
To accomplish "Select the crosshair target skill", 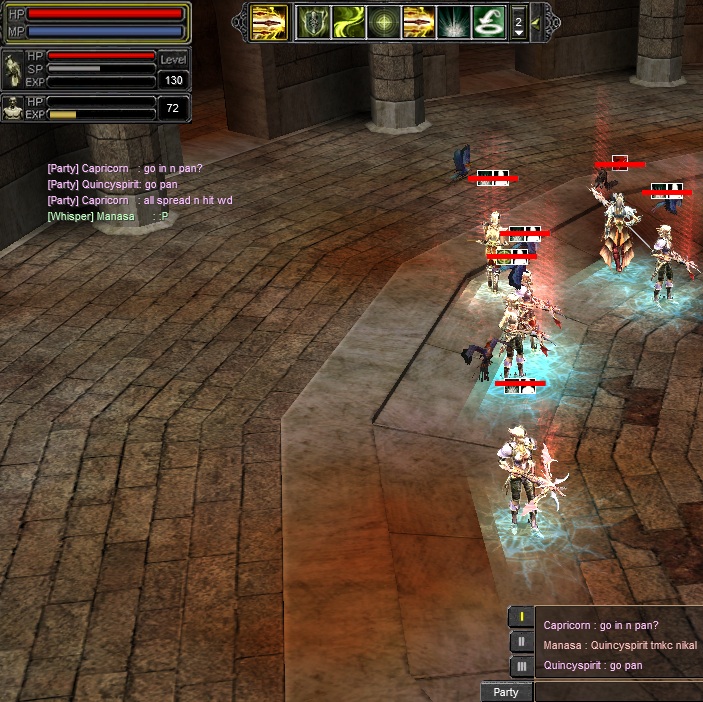I will click(x=383, y=22).
